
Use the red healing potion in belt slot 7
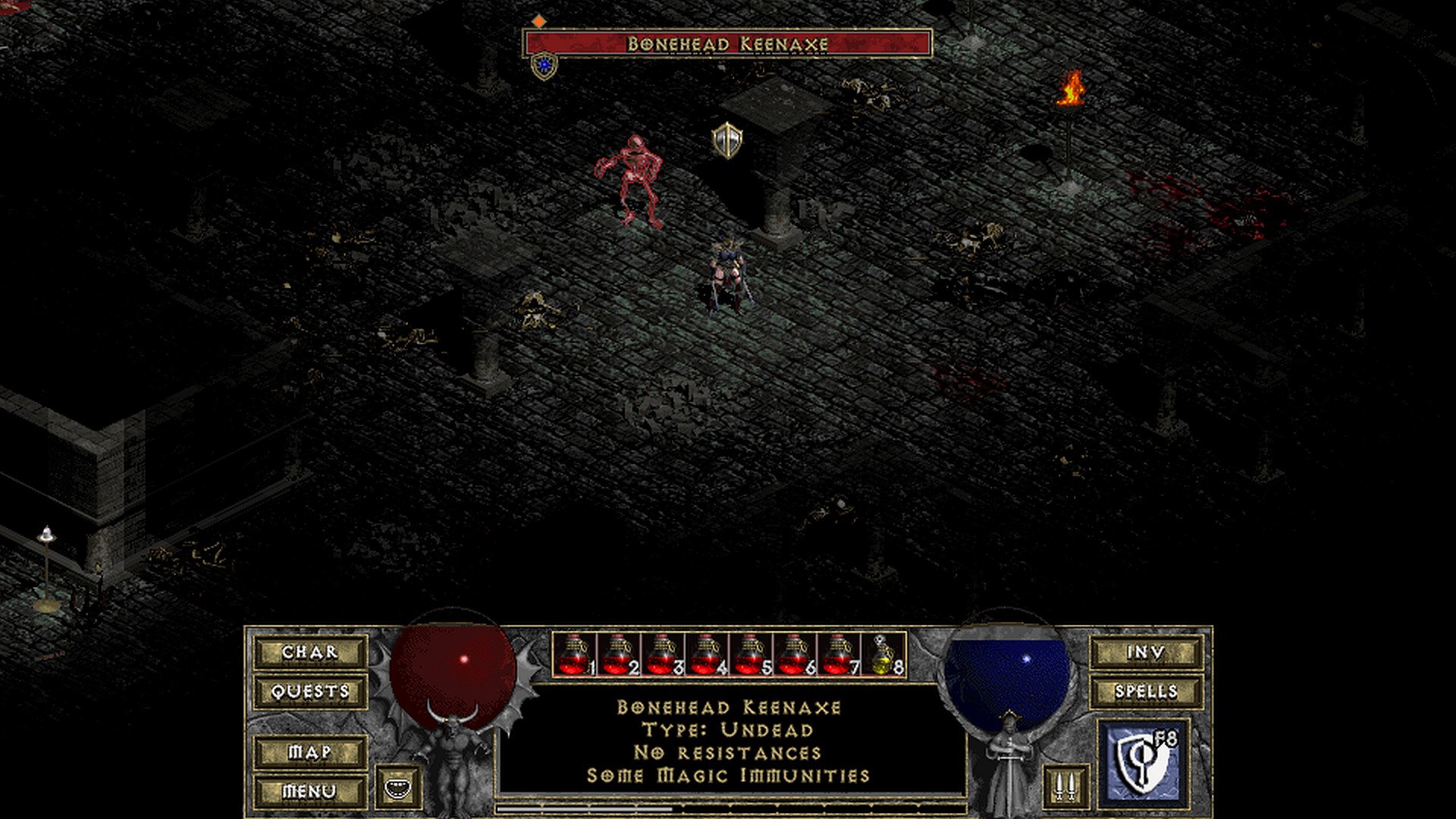pyautogui.click(x=838, y=655)
